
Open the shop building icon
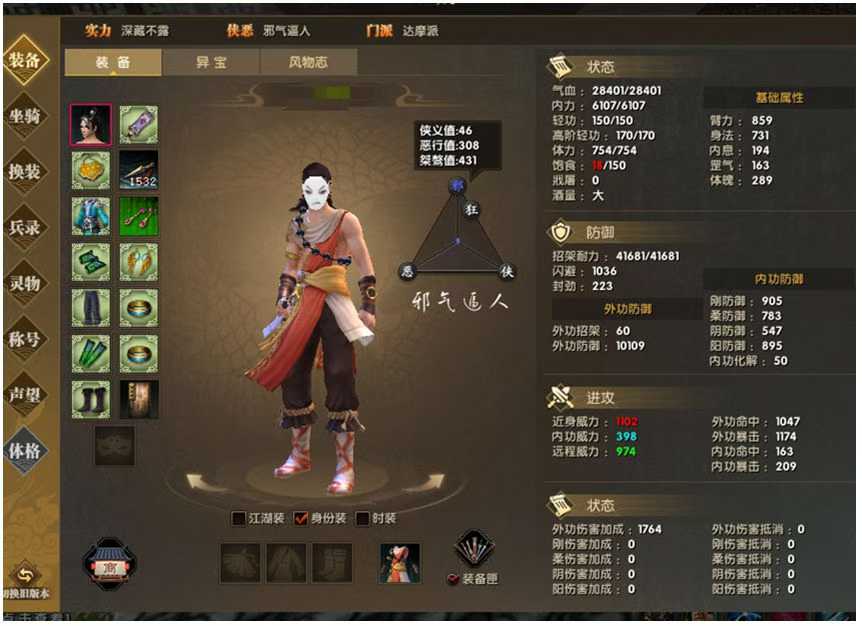[110, 563]
